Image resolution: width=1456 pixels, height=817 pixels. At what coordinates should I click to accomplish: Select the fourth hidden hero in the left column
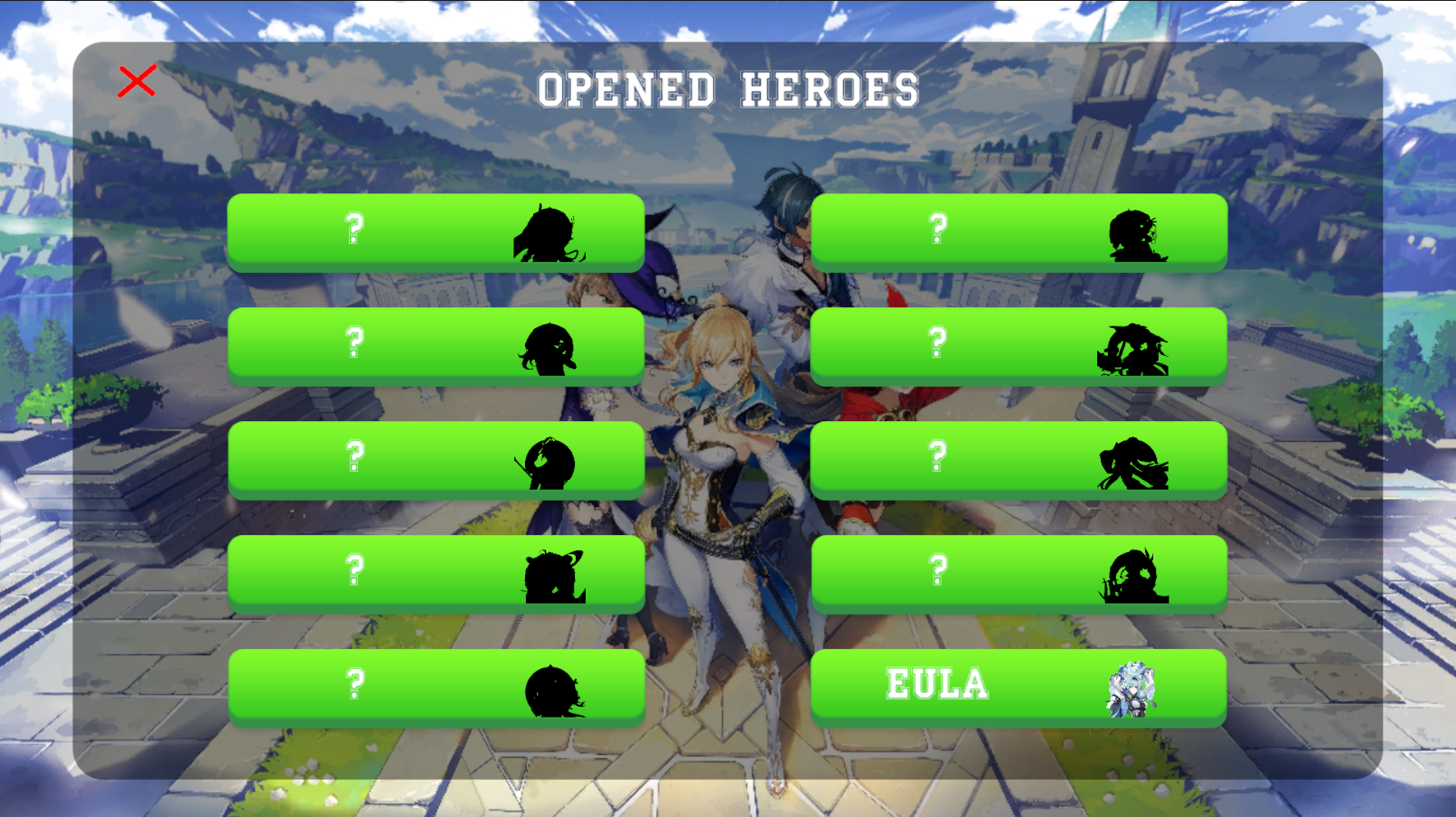(x=437, y=573)
